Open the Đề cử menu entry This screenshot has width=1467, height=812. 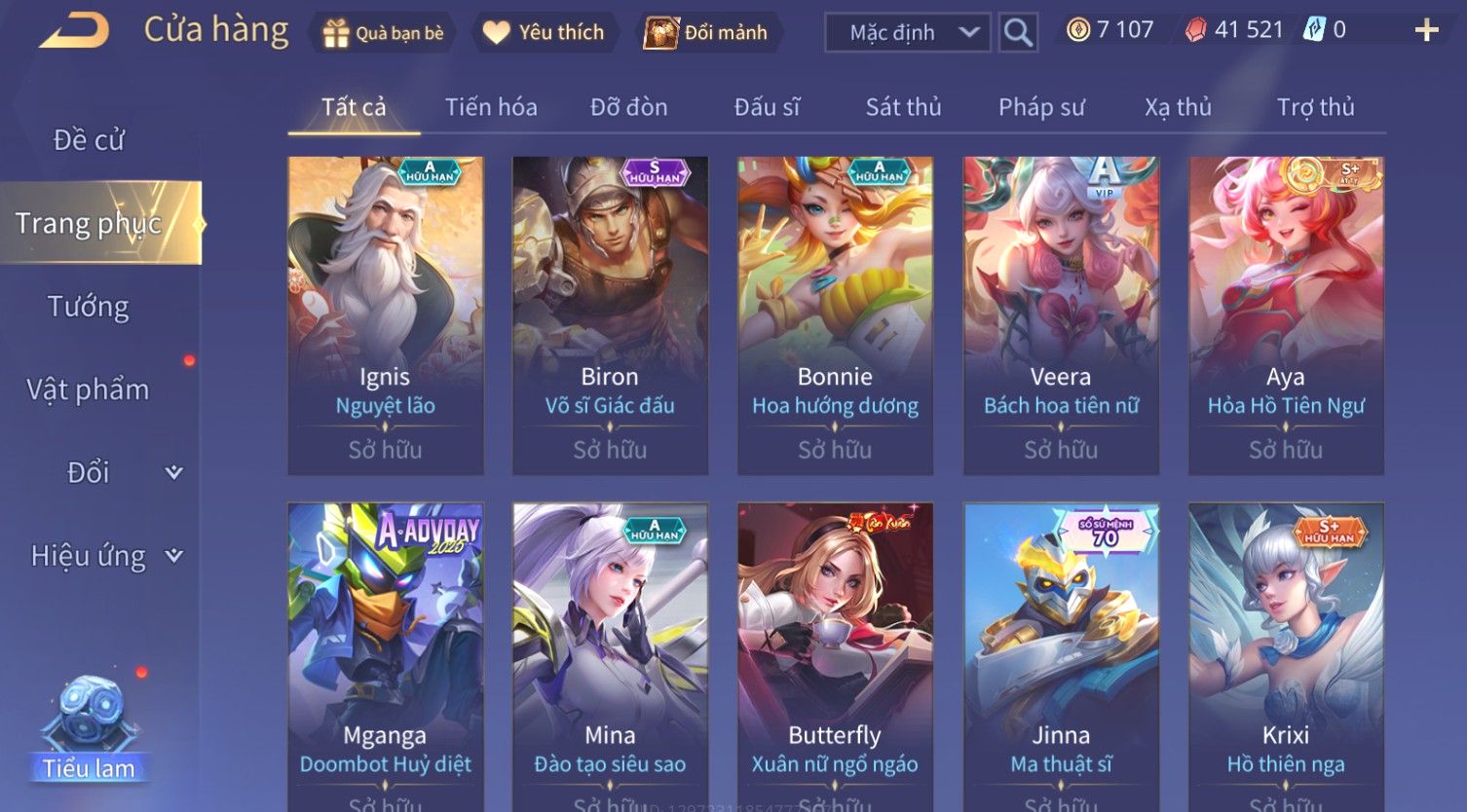89,140
